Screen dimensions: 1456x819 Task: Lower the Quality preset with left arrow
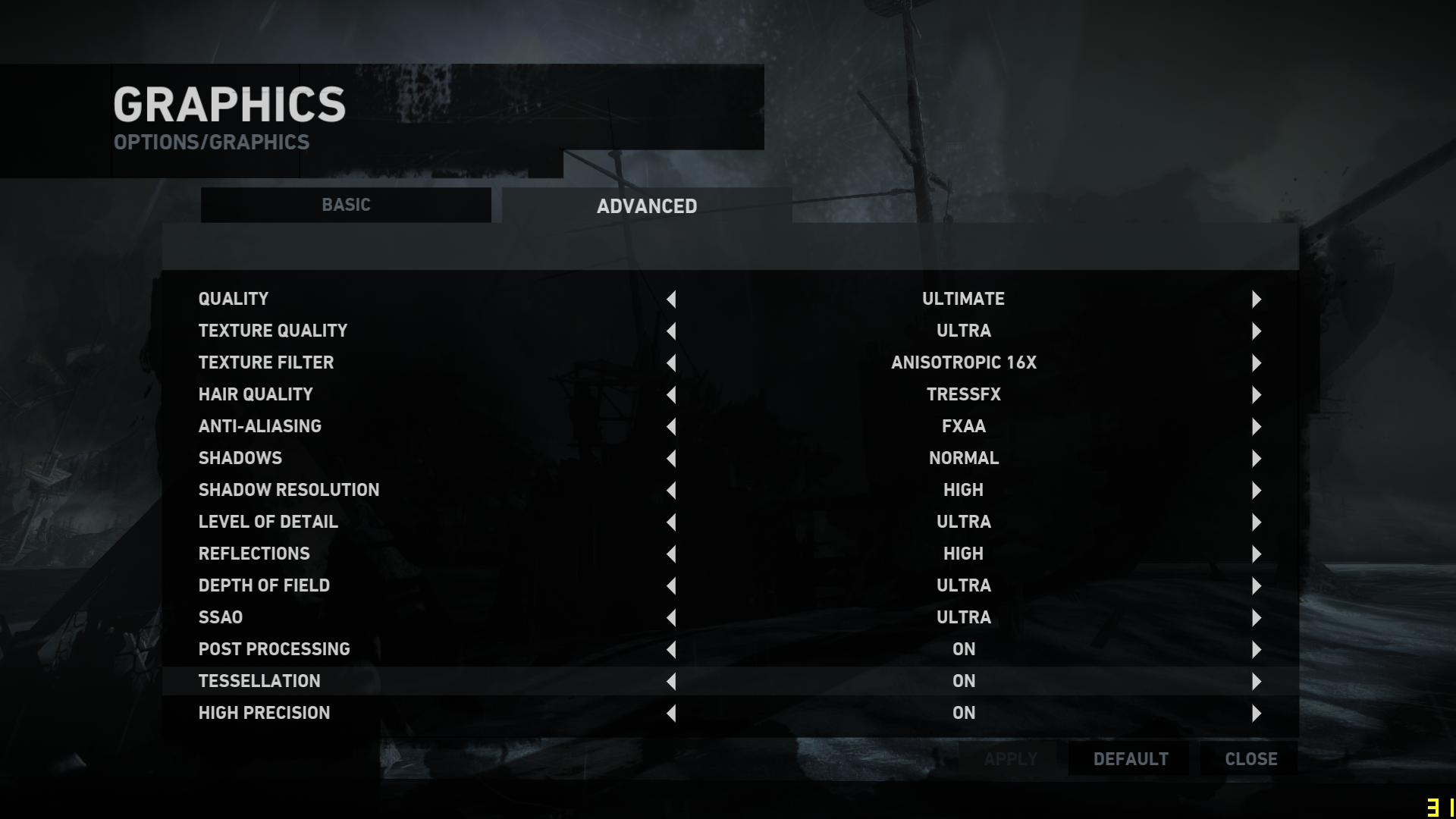coord(671,300)
